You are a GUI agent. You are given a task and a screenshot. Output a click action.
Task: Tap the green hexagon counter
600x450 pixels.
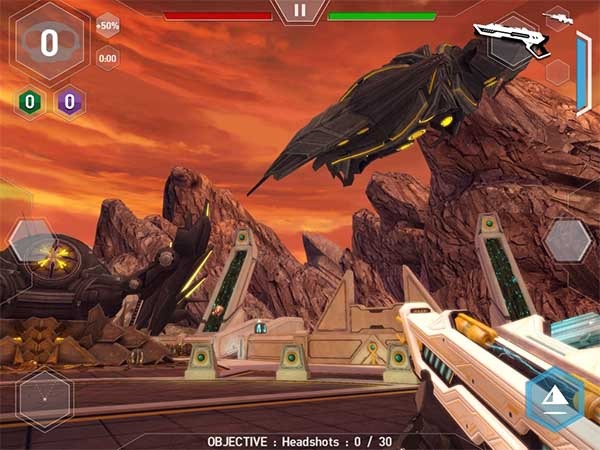[x=30, y=101]
